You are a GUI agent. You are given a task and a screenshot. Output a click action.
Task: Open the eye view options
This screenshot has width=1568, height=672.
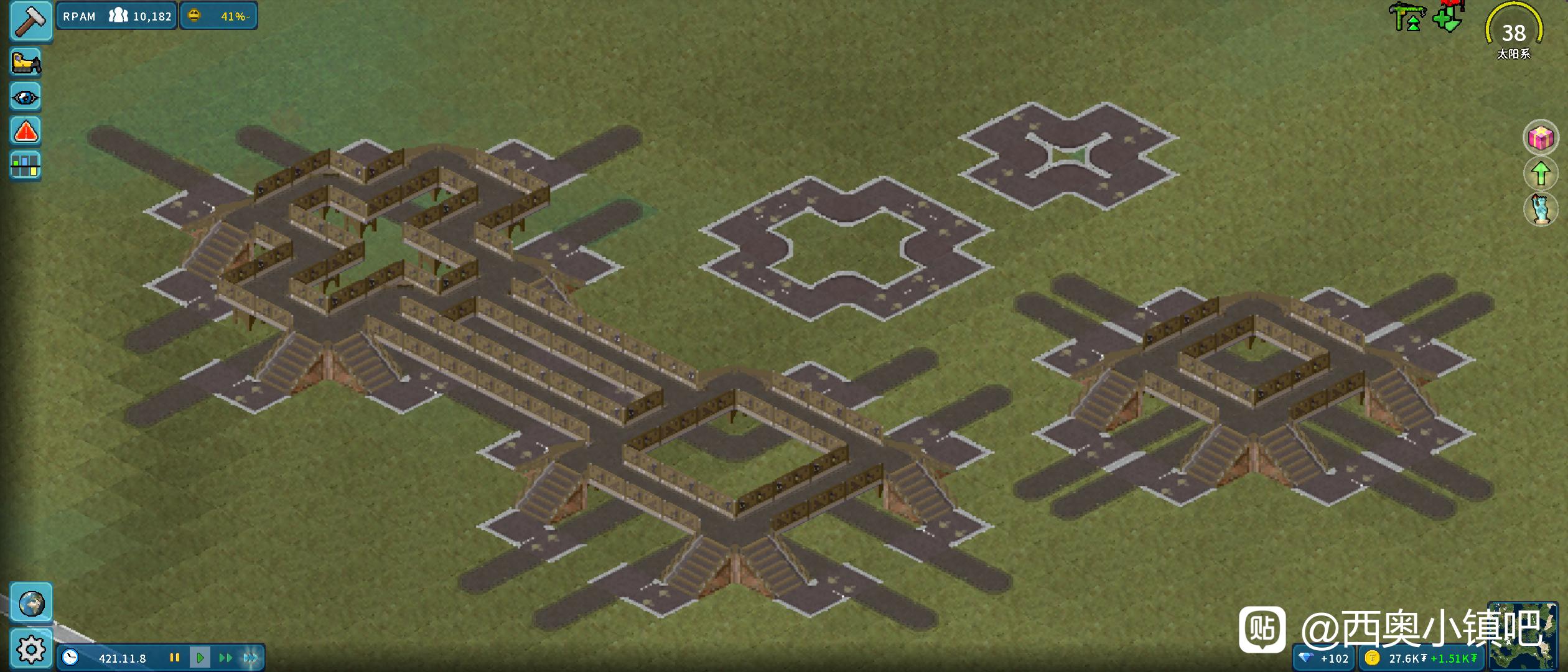[x=26, y=98]
